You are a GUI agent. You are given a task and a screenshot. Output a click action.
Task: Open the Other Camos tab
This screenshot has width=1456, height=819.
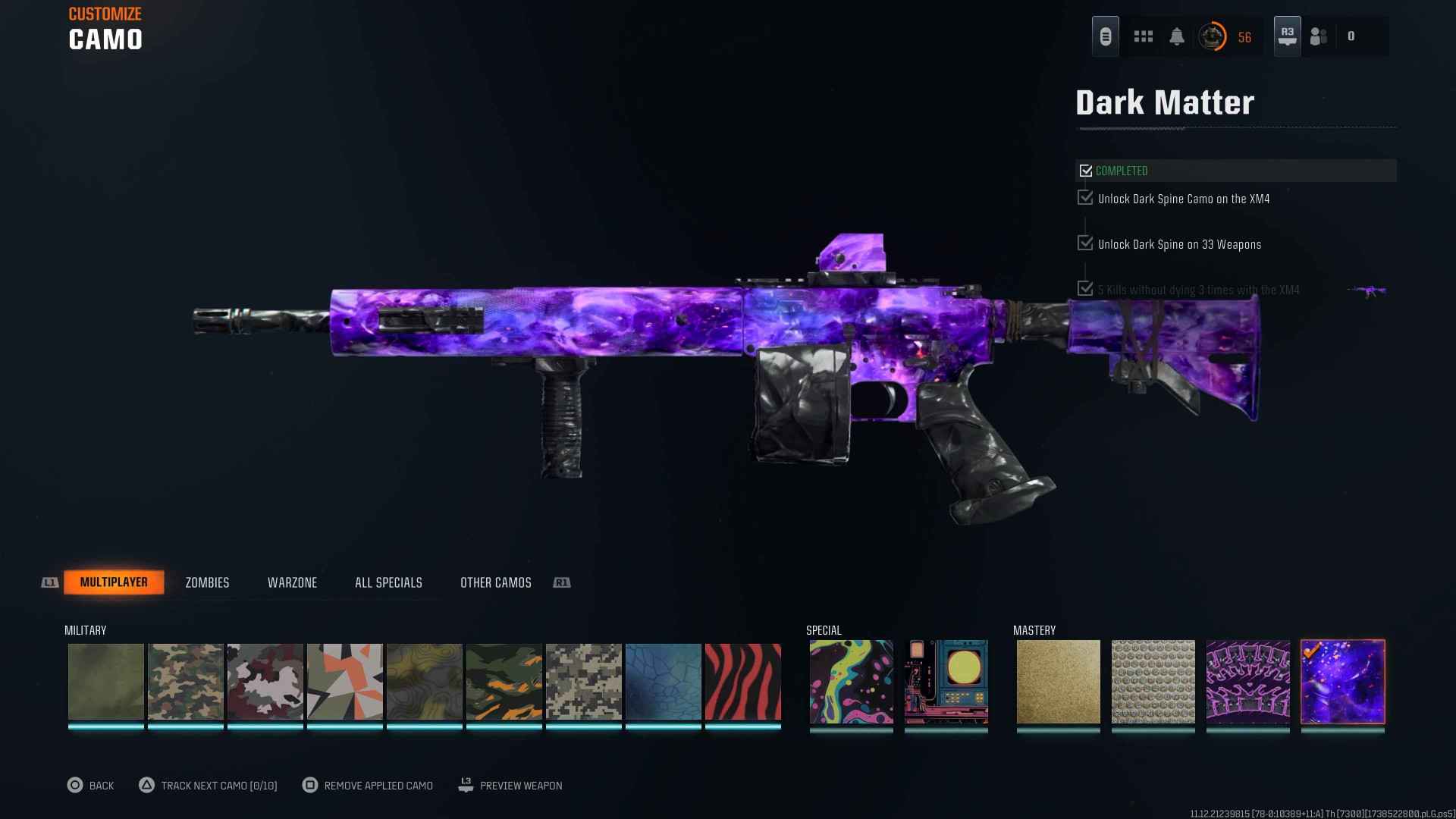pyautogui.click(x=496, y=582)
